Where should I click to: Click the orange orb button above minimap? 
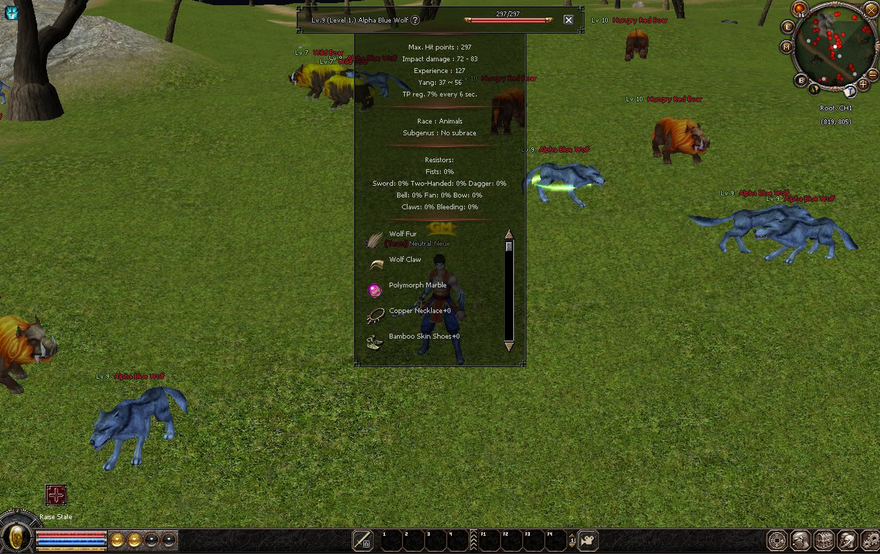(x=800, y=9)
